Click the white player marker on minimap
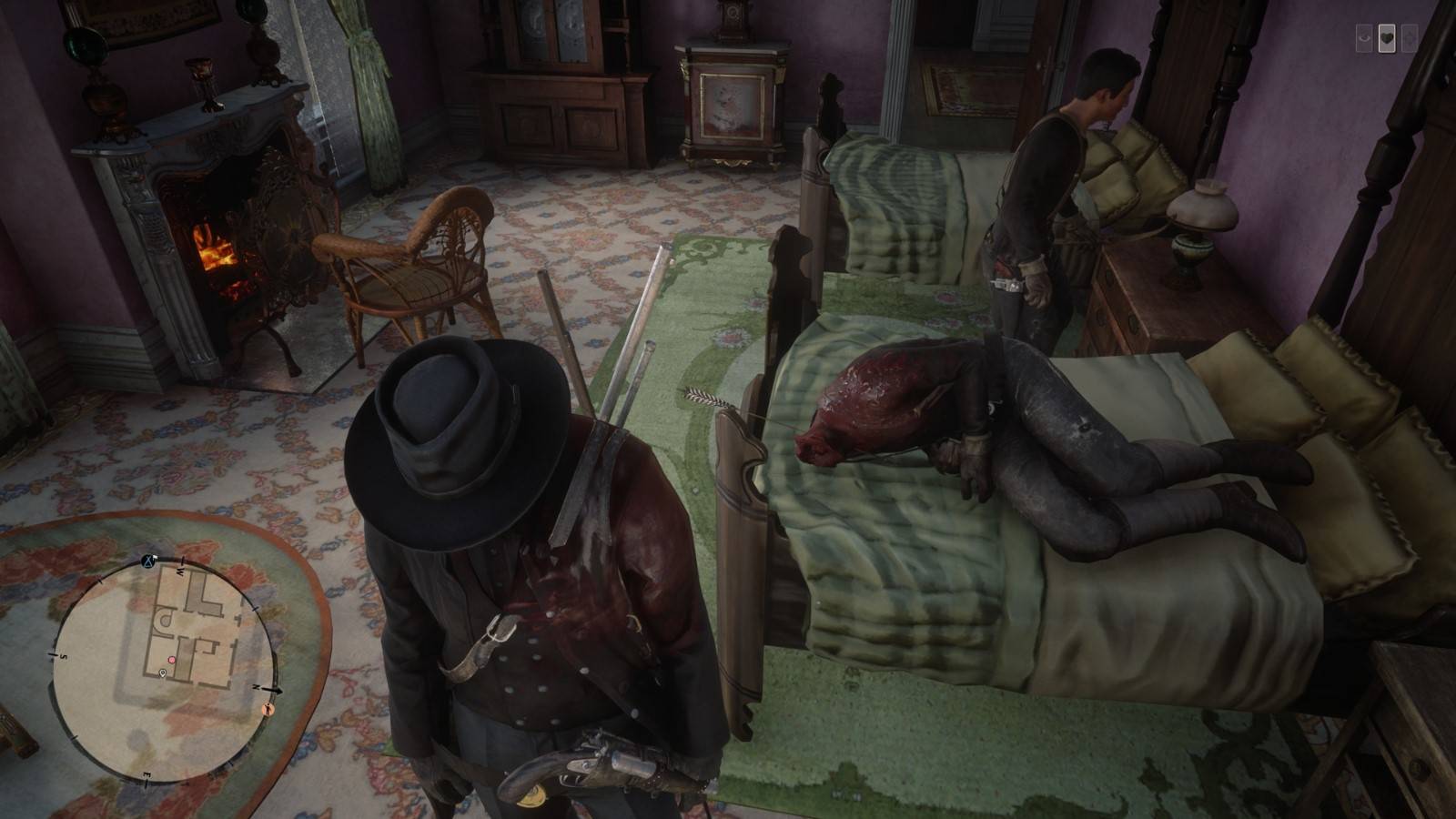1456x819 pixels. (162, 673)
